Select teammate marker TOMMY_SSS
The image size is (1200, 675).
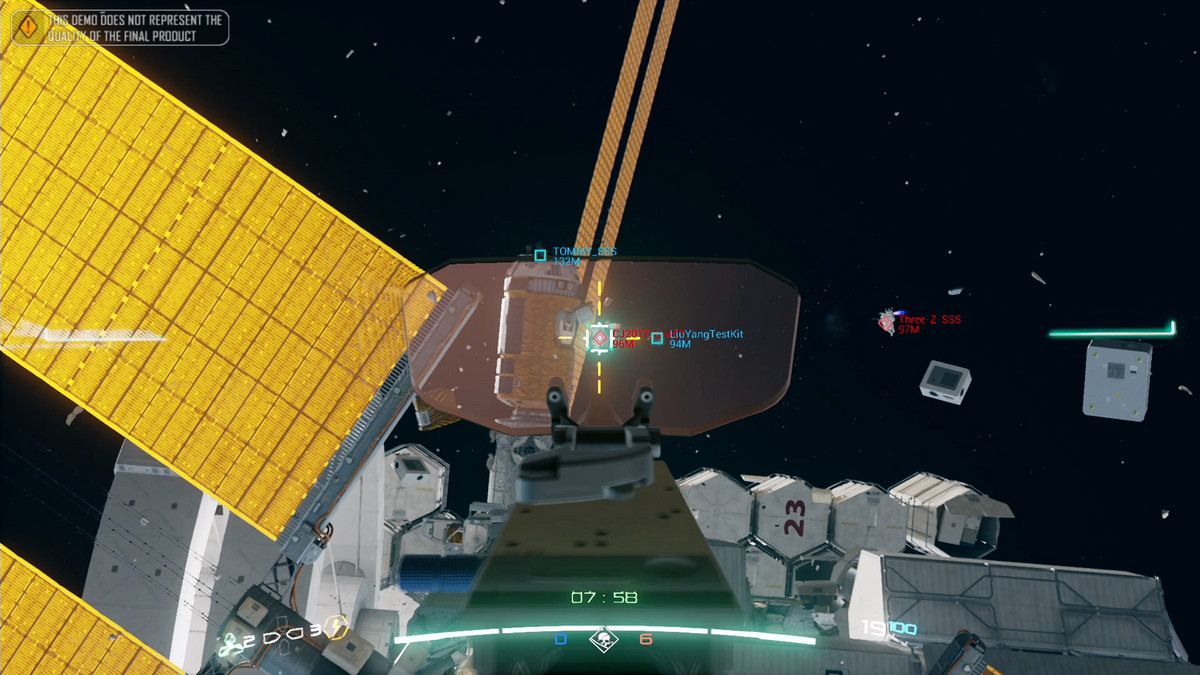pyautogui.click(x=540, y=256)
